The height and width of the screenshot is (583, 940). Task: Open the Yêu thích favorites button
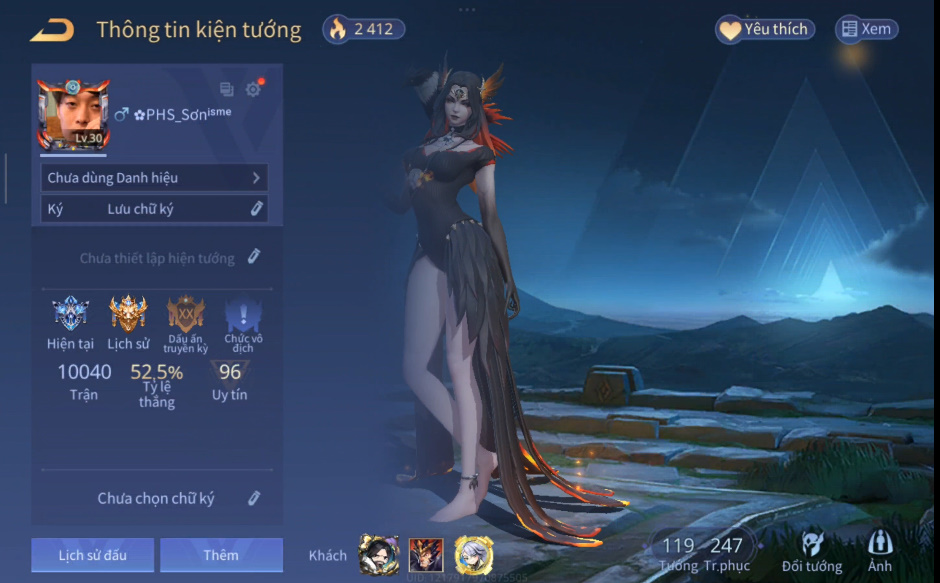(x=765, y=30)
